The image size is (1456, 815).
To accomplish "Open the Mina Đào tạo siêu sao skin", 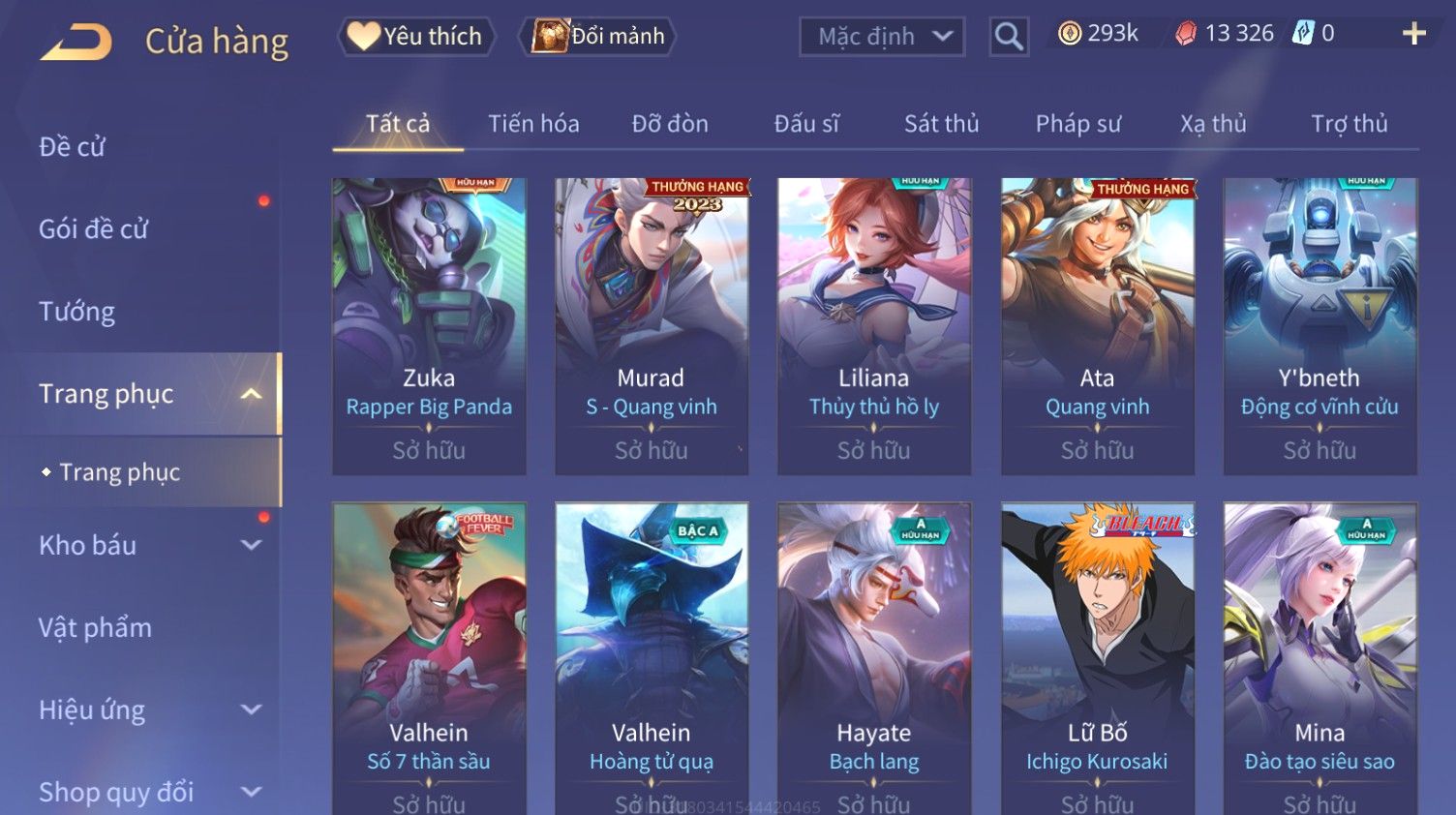I will 1319,656.
